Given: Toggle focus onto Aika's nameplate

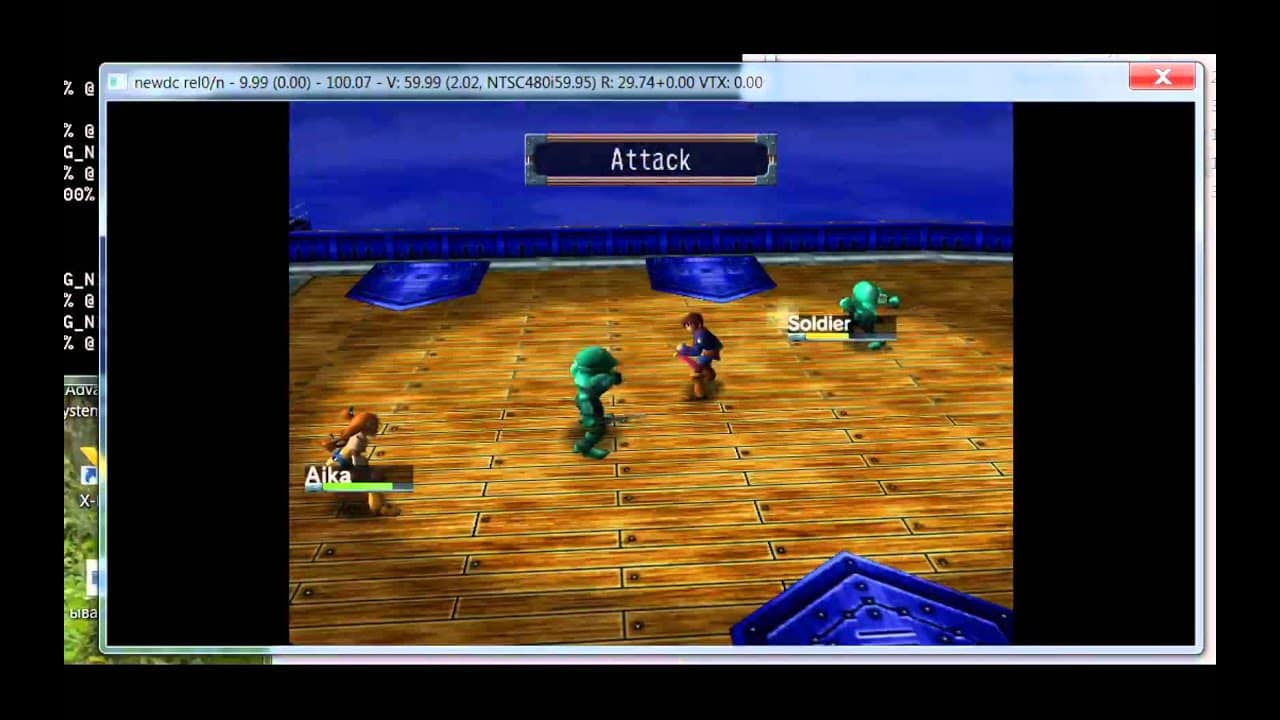Looking at the screenshot, I should click(x=357, y=476).
